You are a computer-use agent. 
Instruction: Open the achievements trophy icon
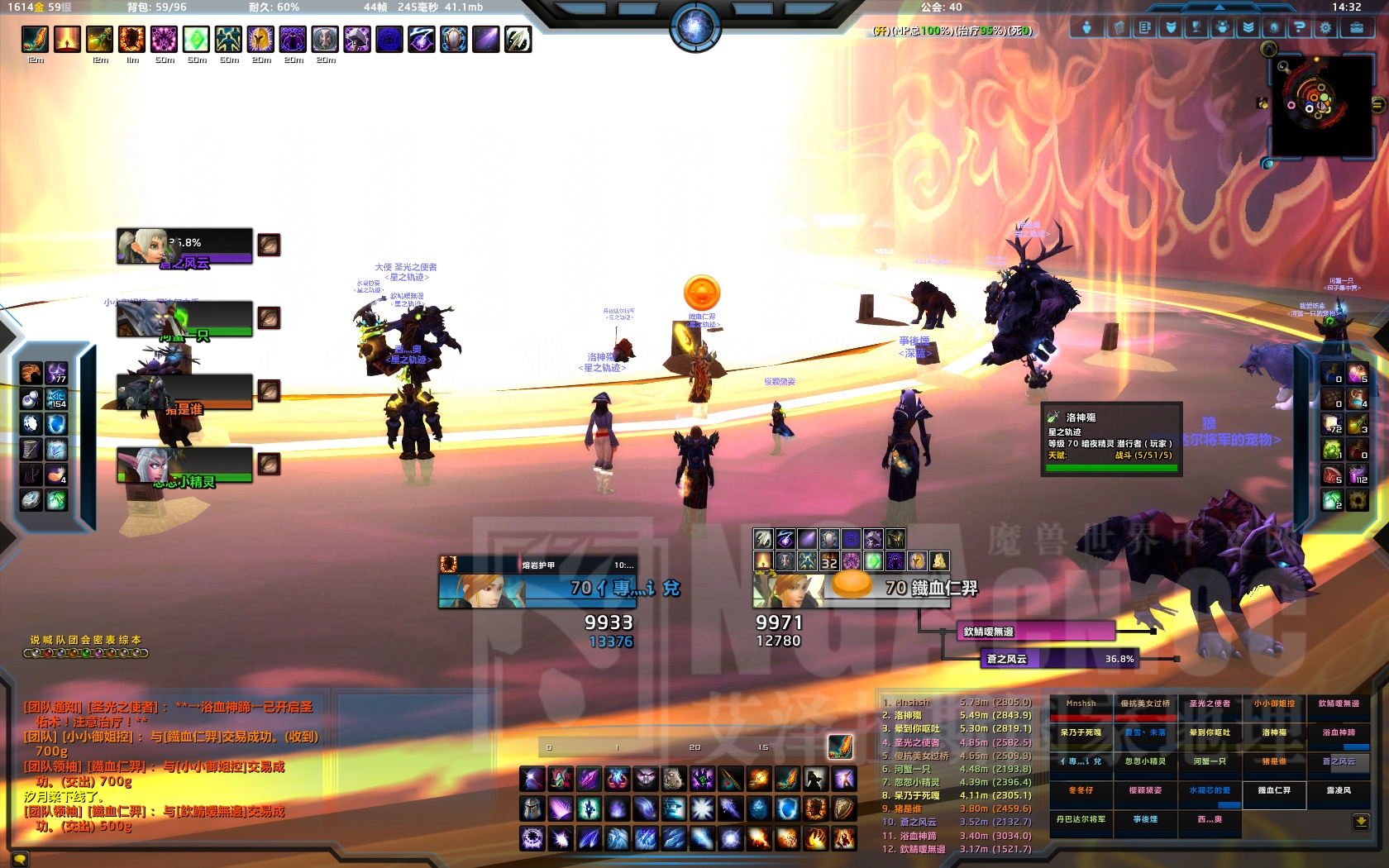pyautogui.click(x=1197, y=27)
